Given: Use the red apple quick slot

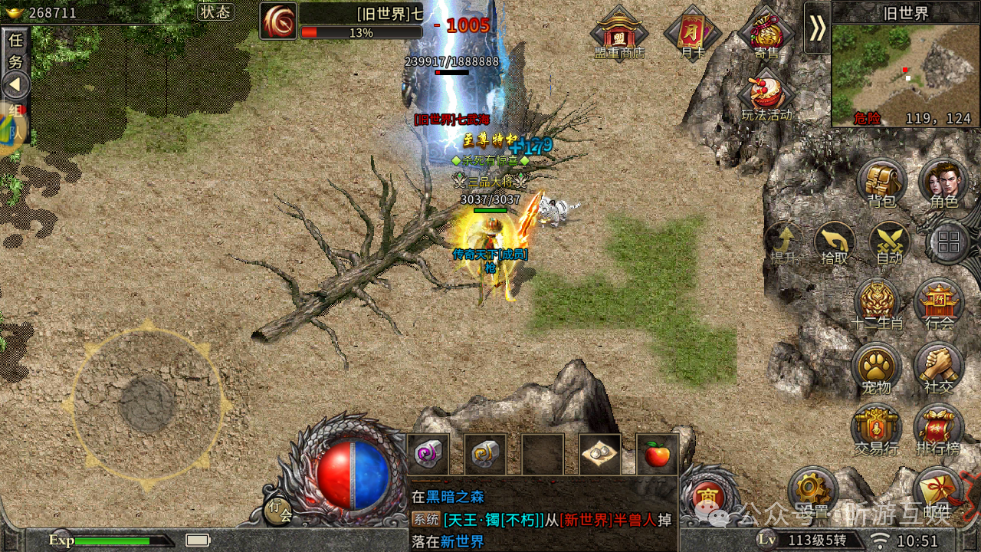Looking at the screenshot, I should point(657,455).
